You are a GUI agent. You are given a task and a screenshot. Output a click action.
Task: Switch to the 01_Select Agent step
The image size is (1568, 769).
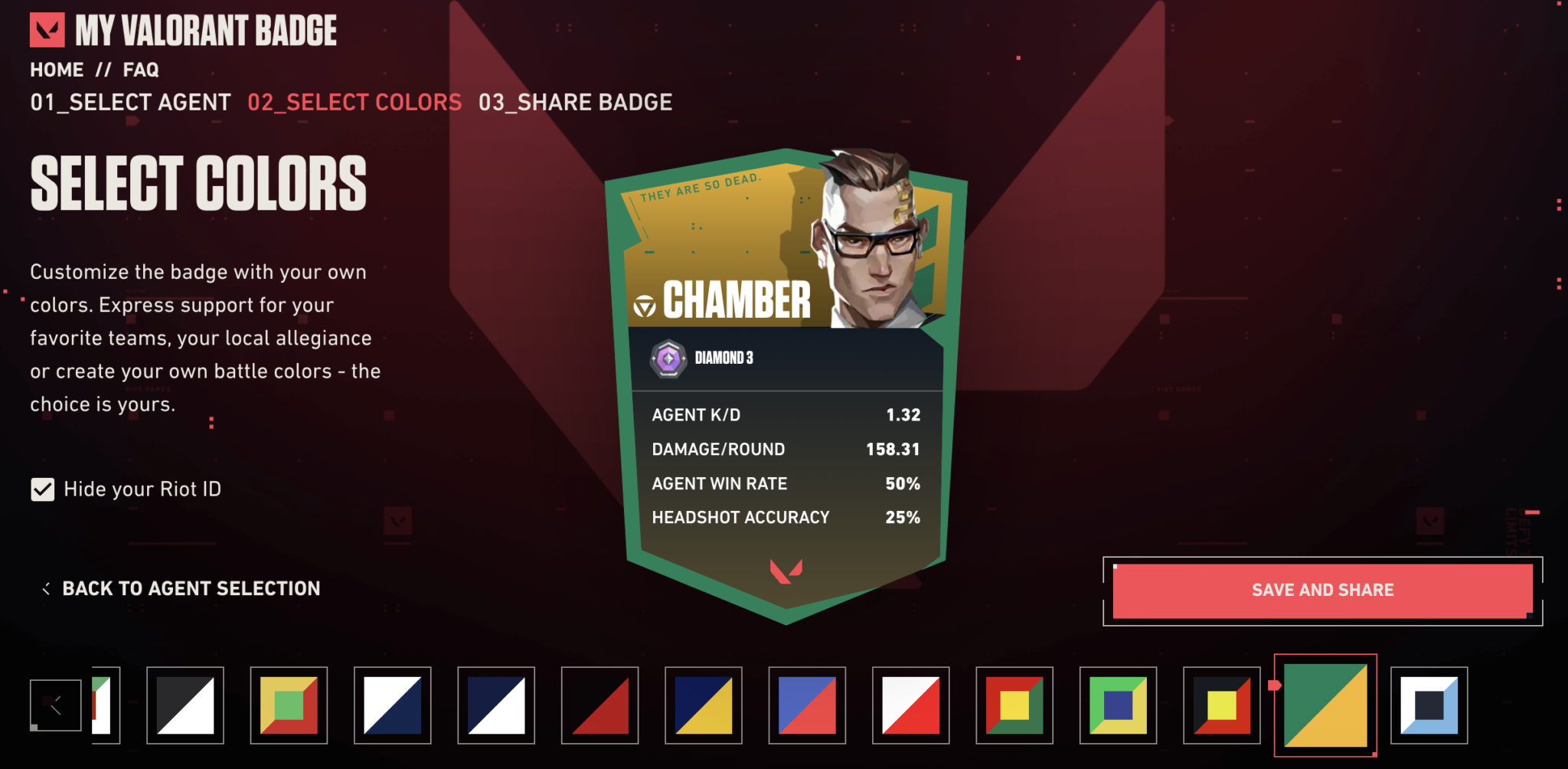[x=130, y=102]
